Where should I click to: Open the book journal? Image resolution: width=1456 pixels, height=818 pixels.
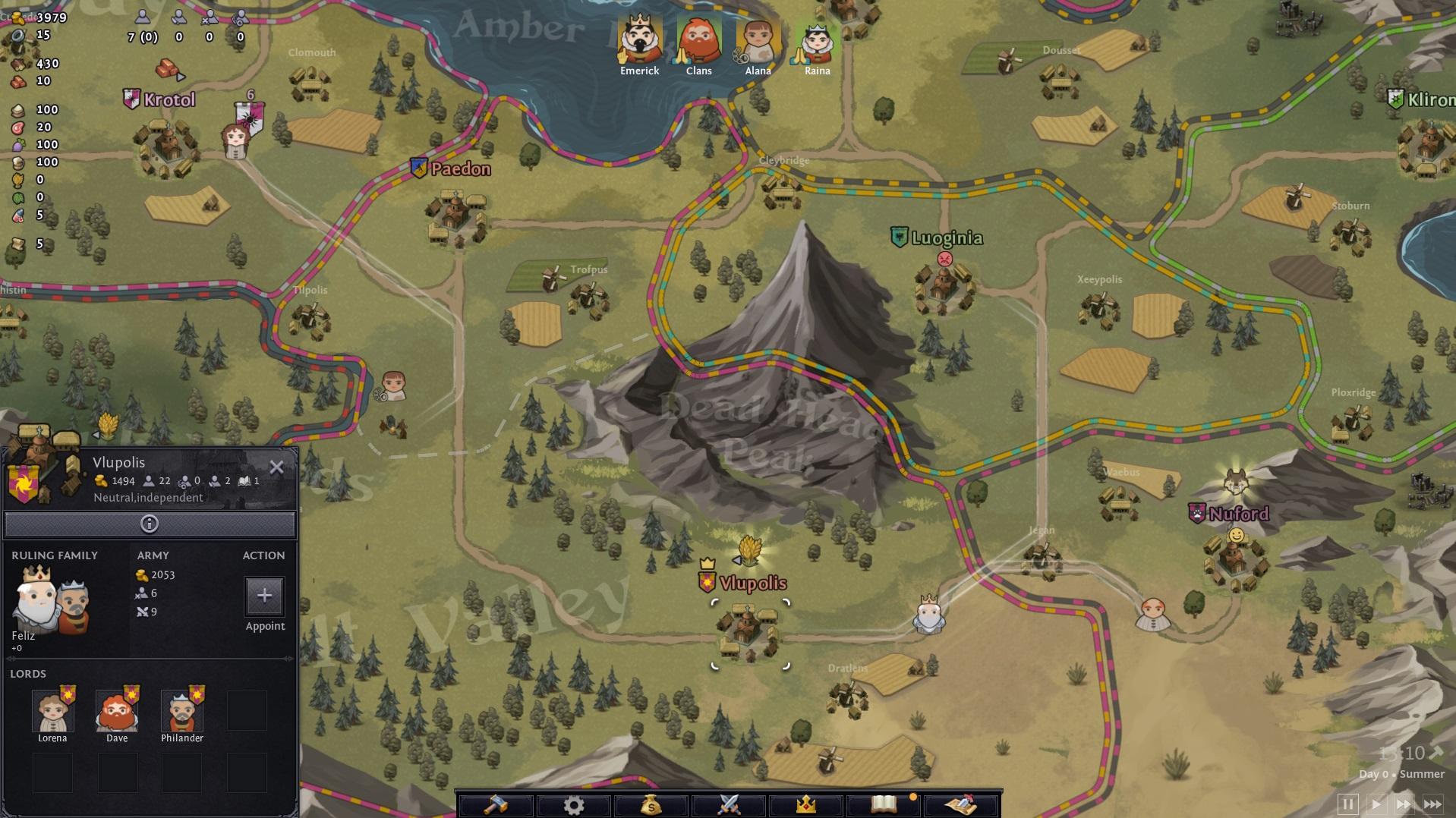(x=884, y=804)
